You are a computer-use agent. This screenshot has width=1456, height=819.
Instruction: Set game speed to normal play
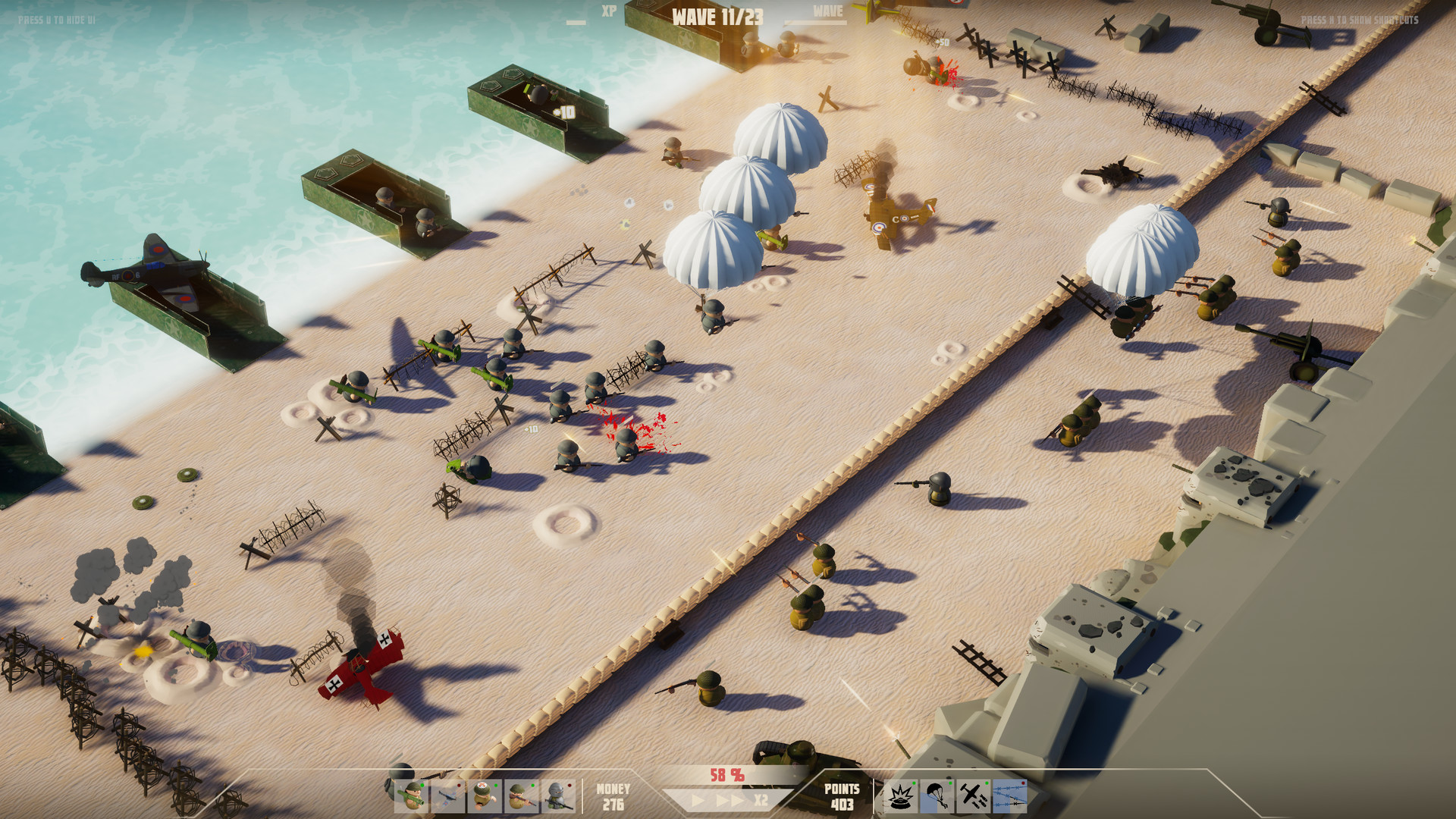tap(698, 800)
